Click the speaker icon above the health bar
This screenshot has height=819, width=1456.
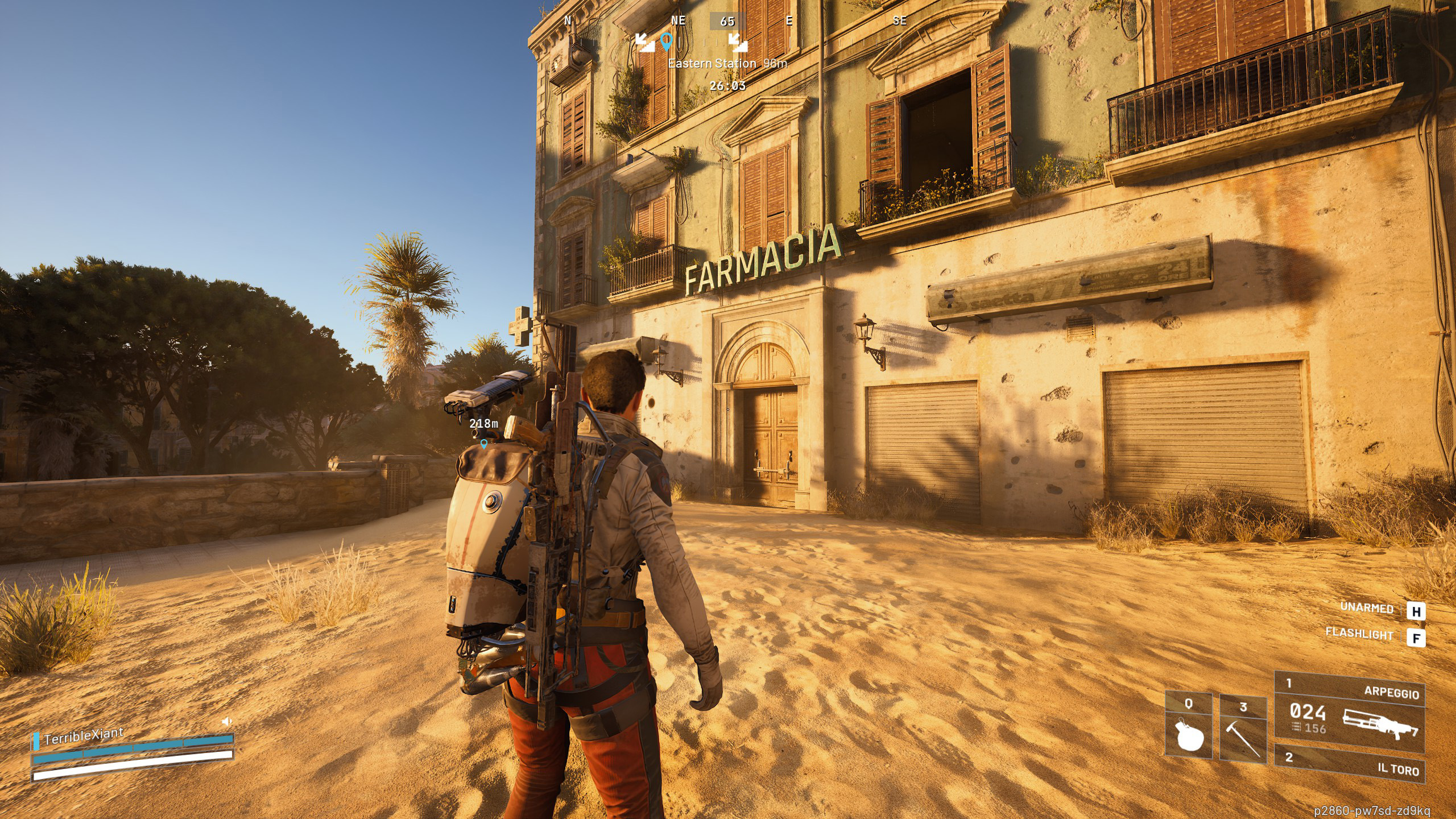[226, 722]
